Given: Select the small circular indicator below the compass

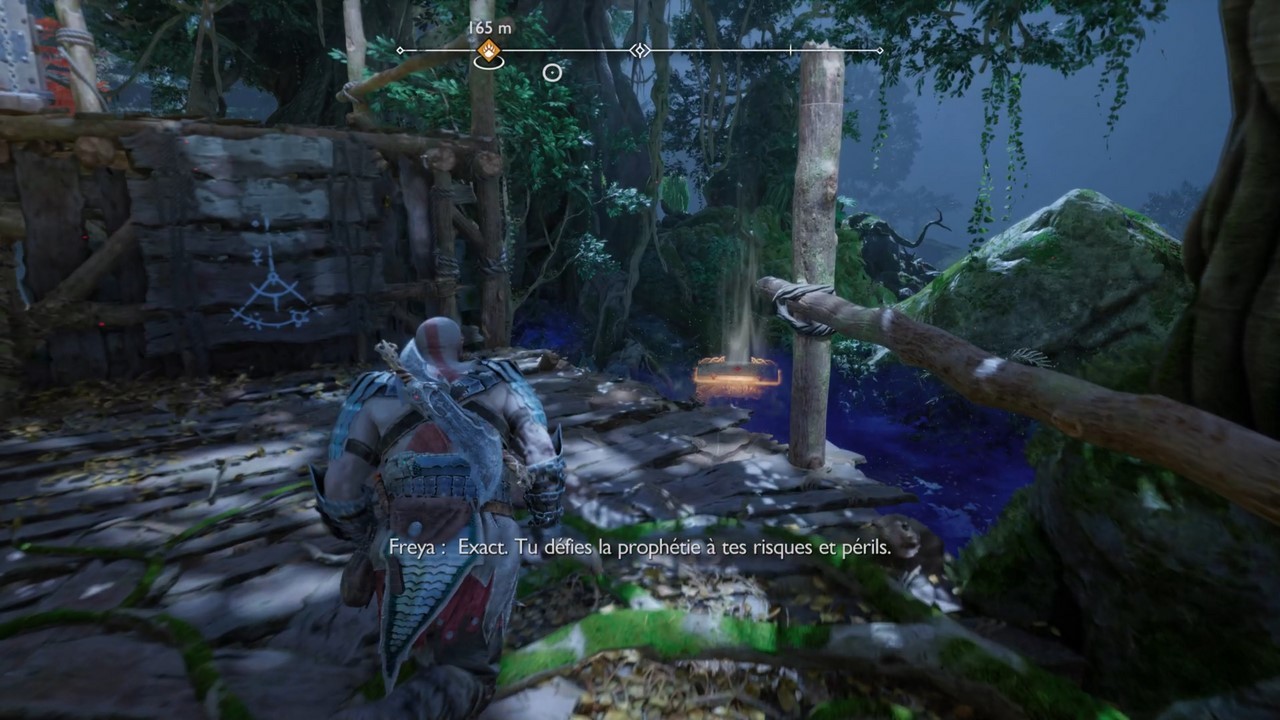Looking at the screenshot, I should pos(552,72).
